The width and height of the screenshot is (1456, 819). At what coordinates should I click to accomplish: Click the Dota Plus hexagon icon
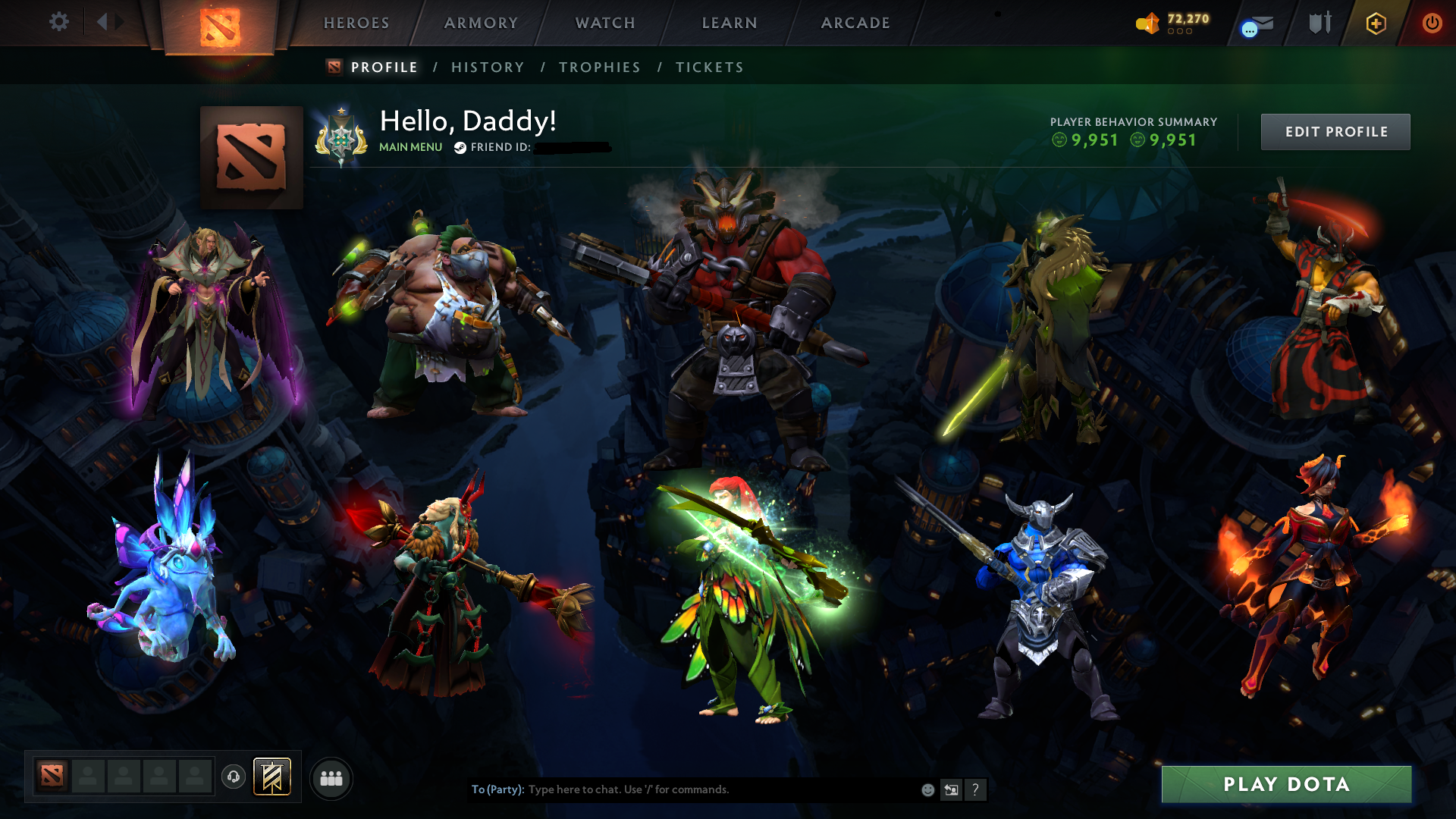(1375, 24)
